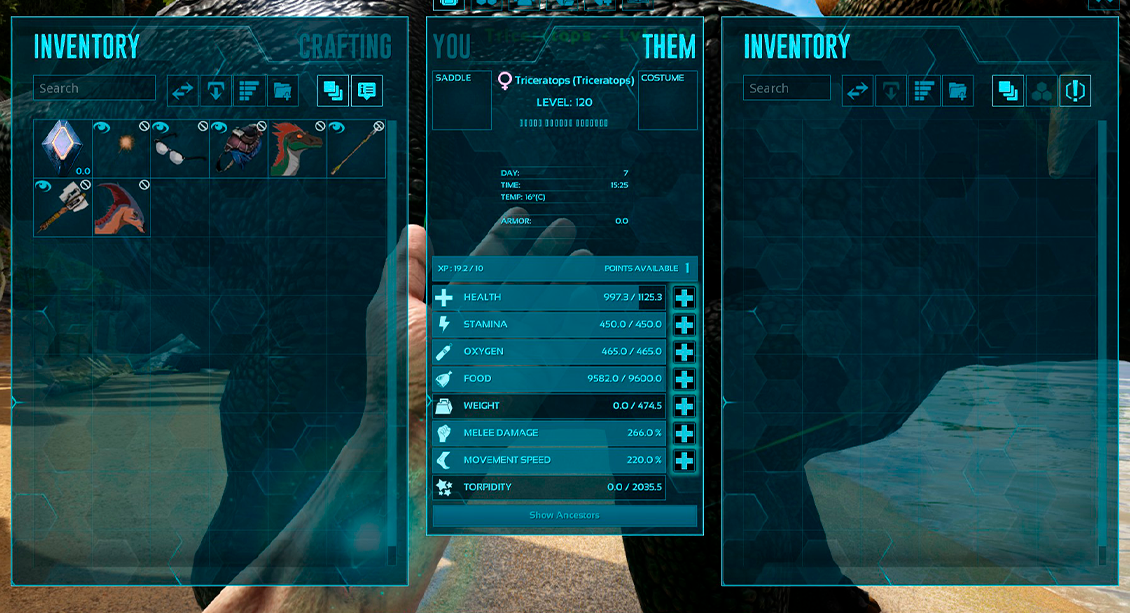
Task: Select the glowing crystal gem item
Action: pyautogui.click(x=62, y=149)
